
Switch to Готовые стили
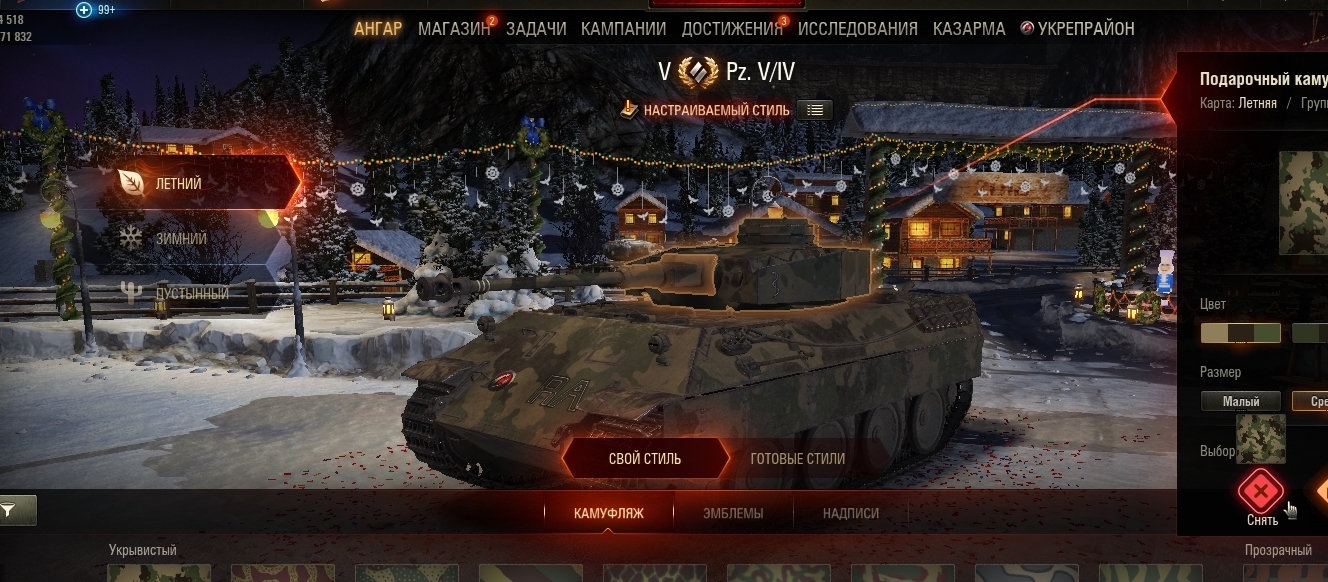(797, 459)
